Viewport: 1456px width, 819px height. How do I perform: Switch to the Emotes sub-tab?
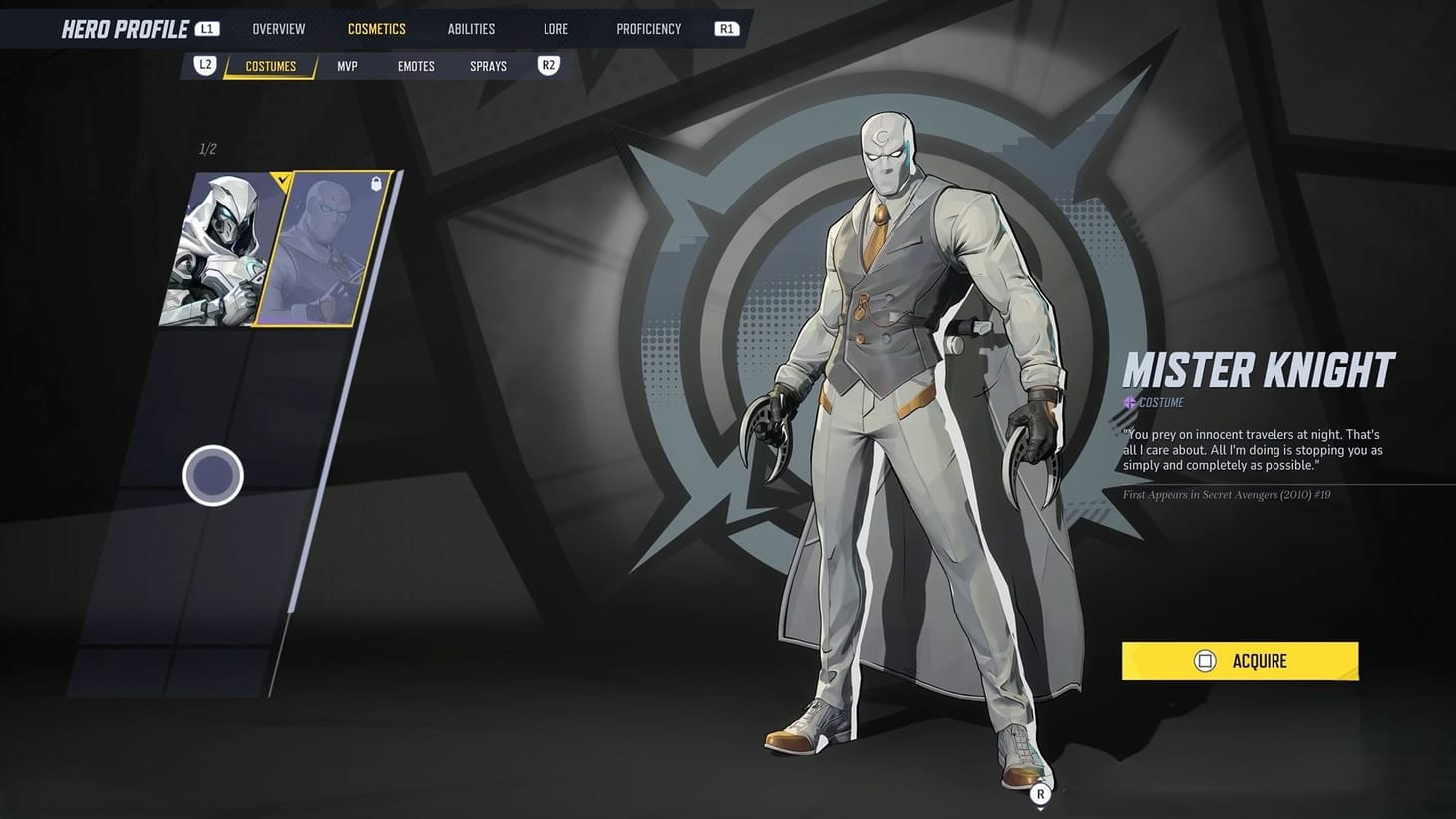click(x=416, y=65)
